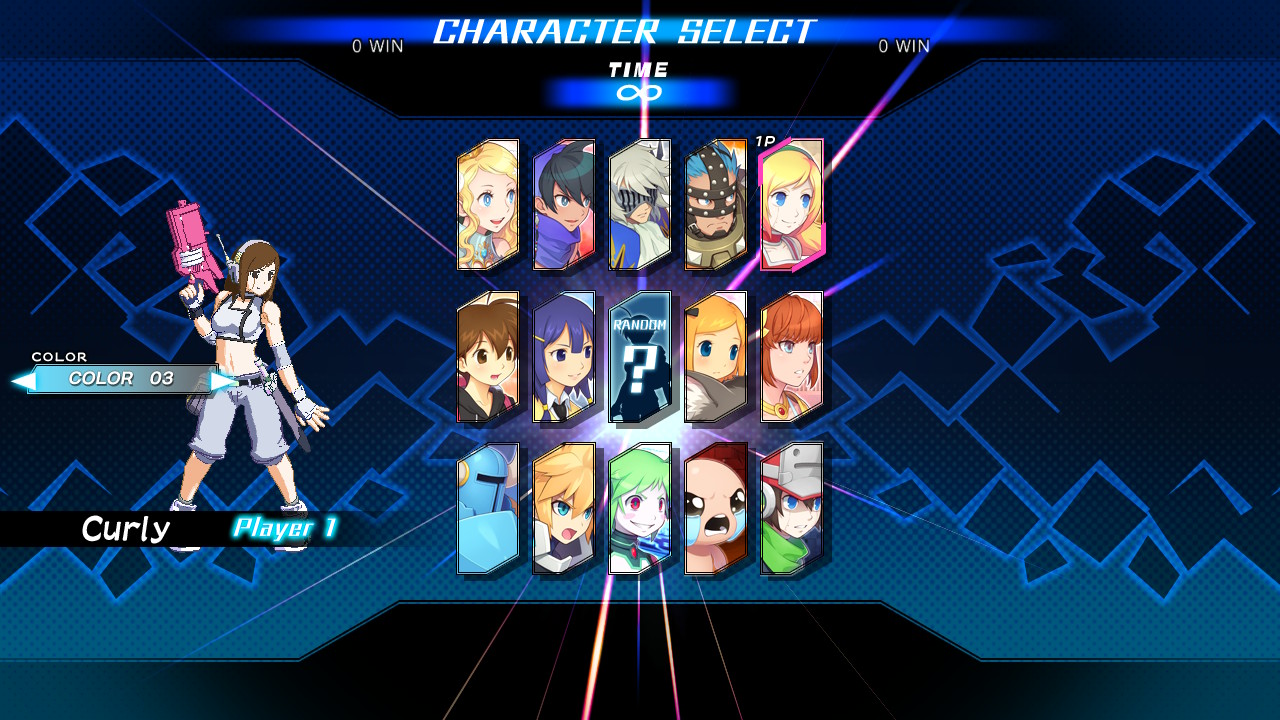Pick the brown-haired boy portrait
Screen dimensions: 1280x720
[x=488, y=357]
